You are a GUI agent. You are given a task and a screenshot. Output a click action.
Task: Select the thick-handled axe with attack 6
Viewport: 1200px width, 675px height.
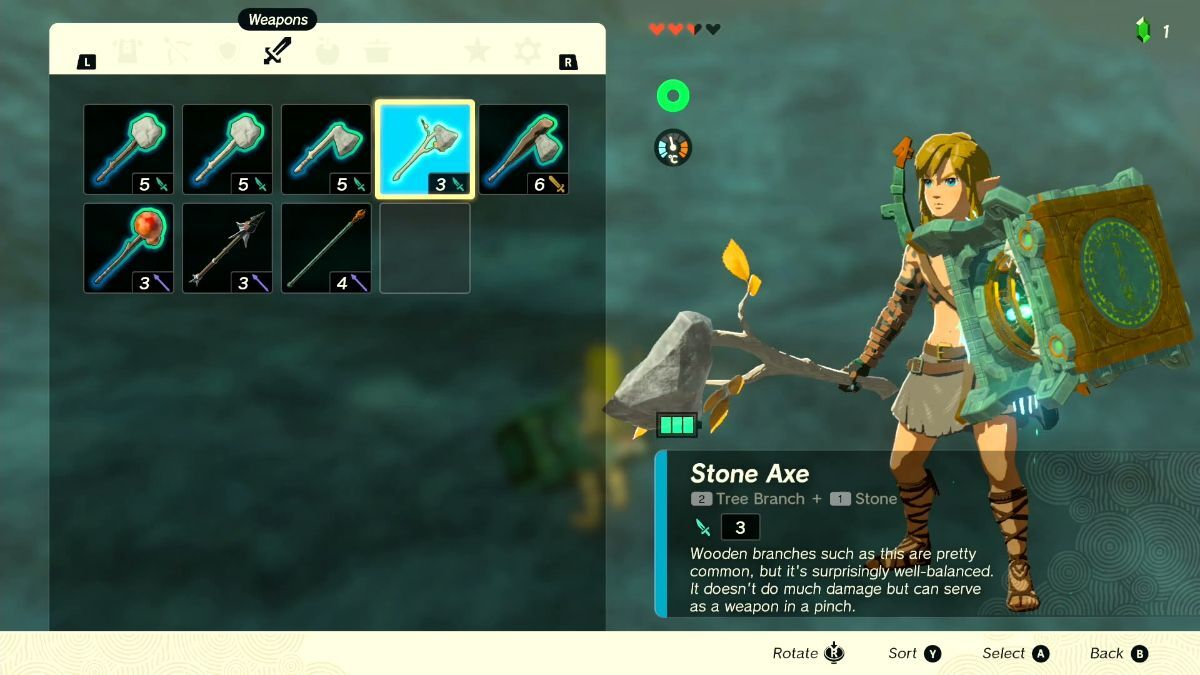(524, 150)
